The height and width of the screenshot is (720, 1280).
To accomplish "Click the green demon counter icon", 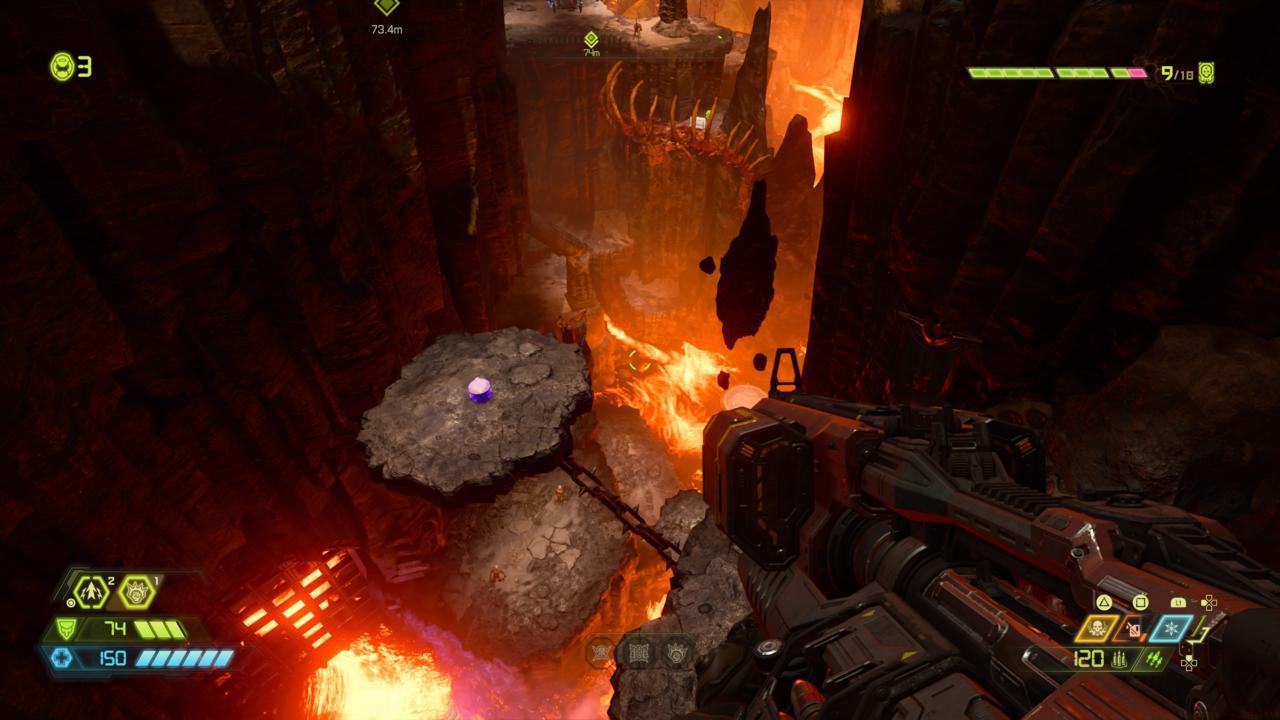I will point(1206,72).
